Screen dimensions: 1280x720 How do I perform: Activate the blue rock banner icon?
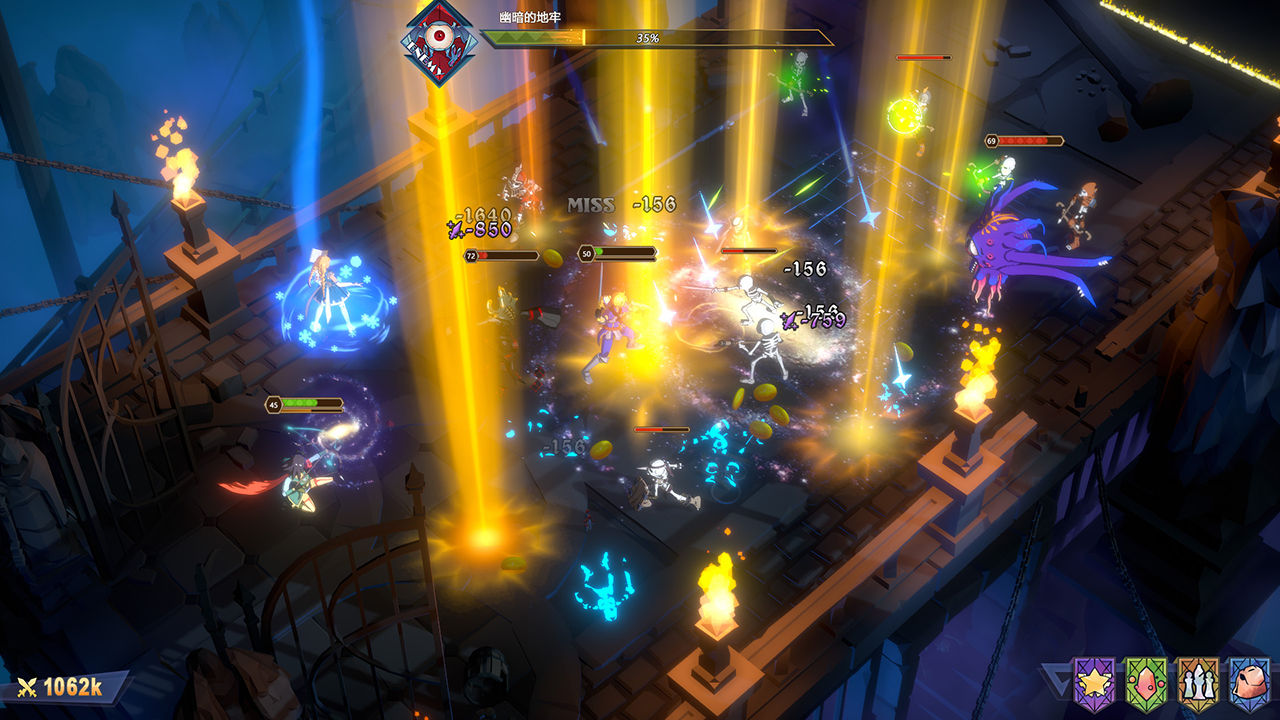click(1249, 684)
